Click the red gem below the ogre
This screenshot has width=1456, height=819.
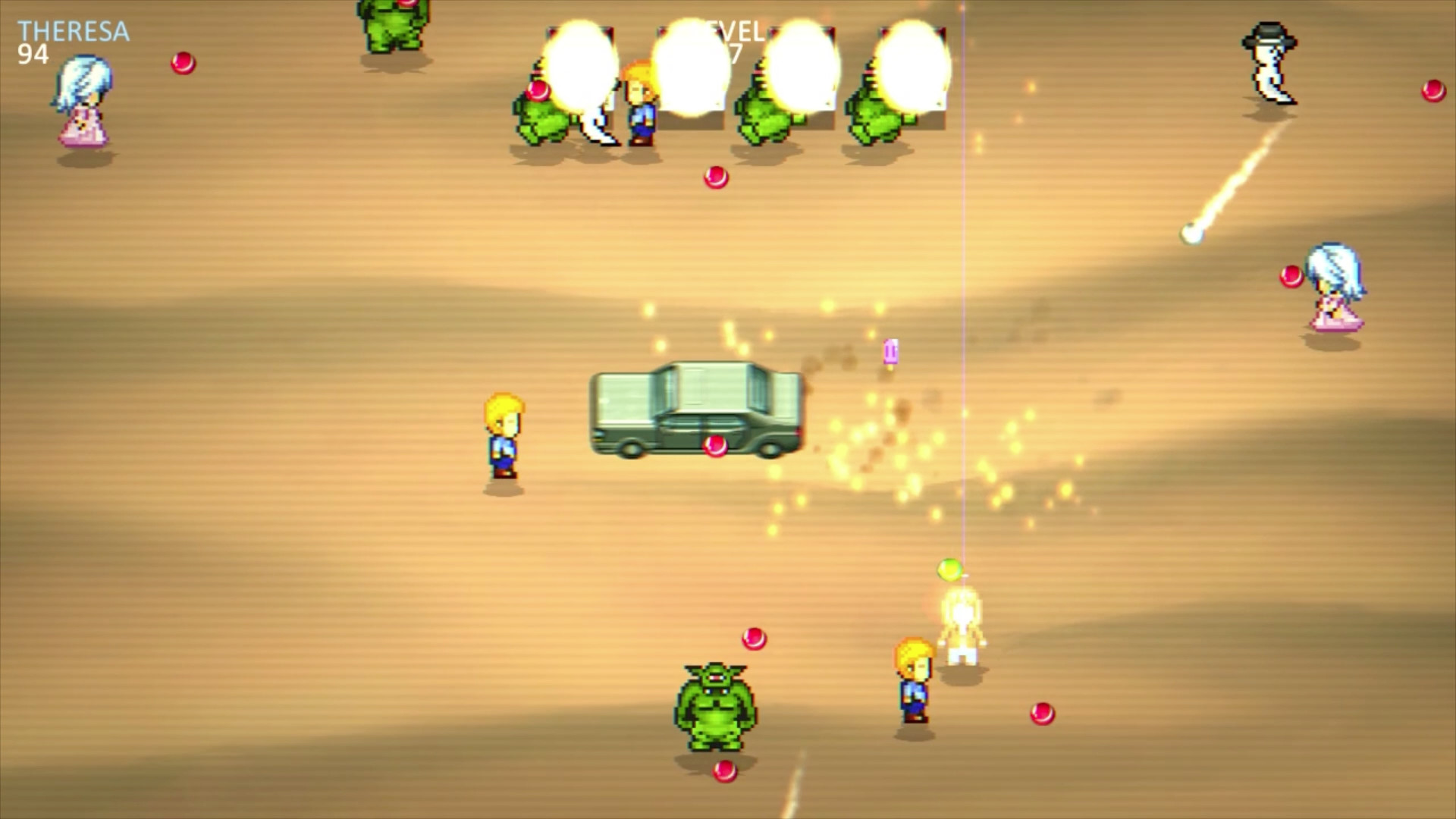pyautogui.click(x=724, y=773)
